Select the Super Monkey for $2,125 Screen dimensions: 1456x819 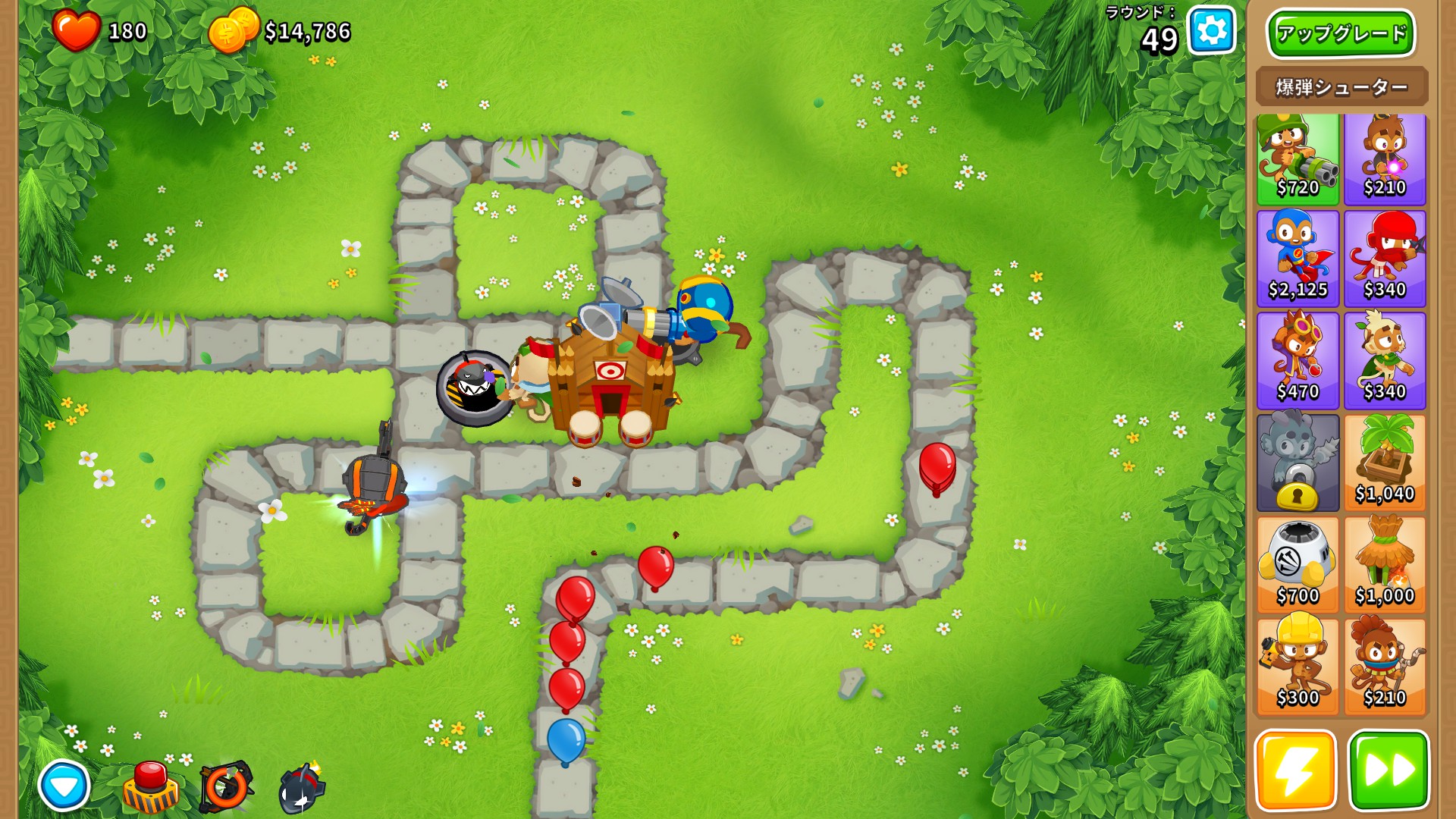pos(1298,259)
